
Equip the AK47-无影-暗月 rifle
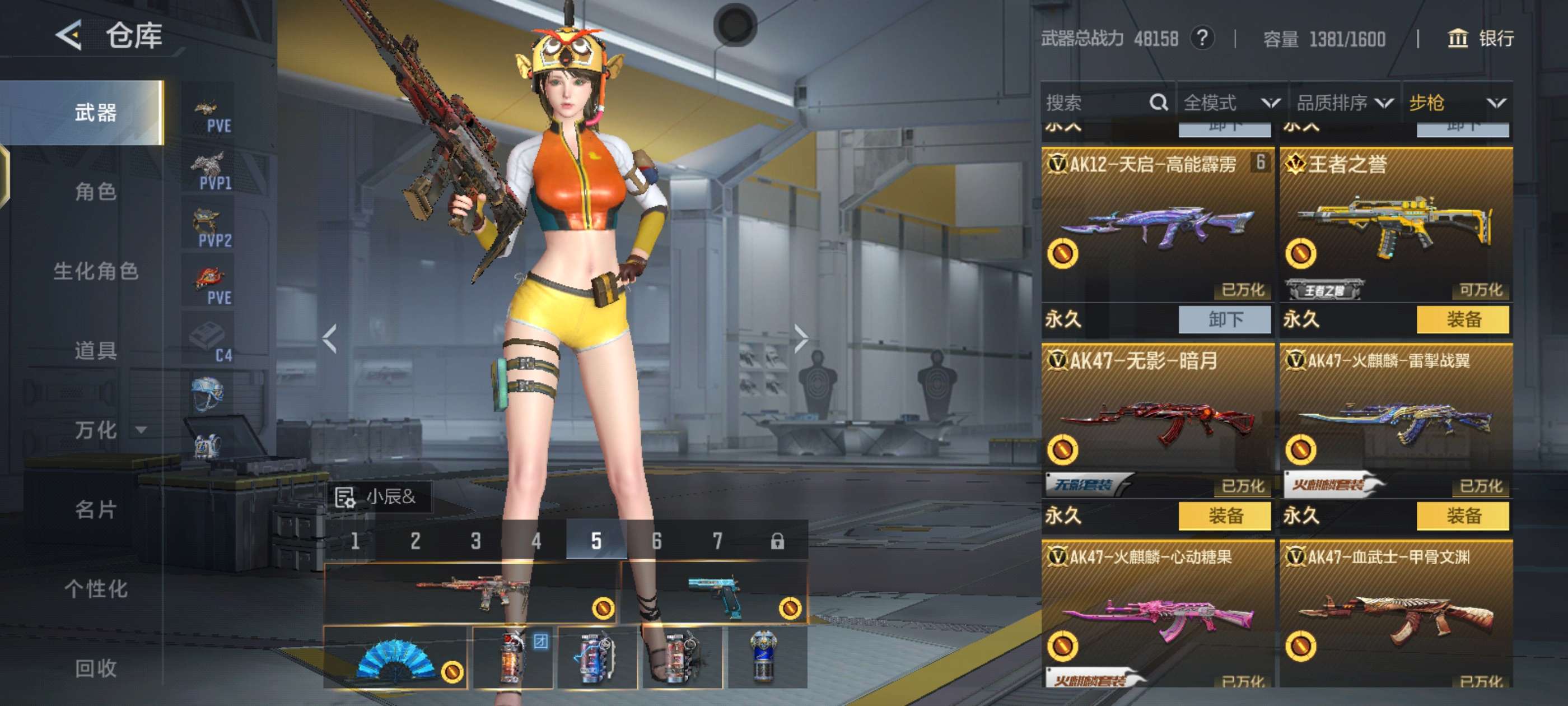click(1225, 516)
